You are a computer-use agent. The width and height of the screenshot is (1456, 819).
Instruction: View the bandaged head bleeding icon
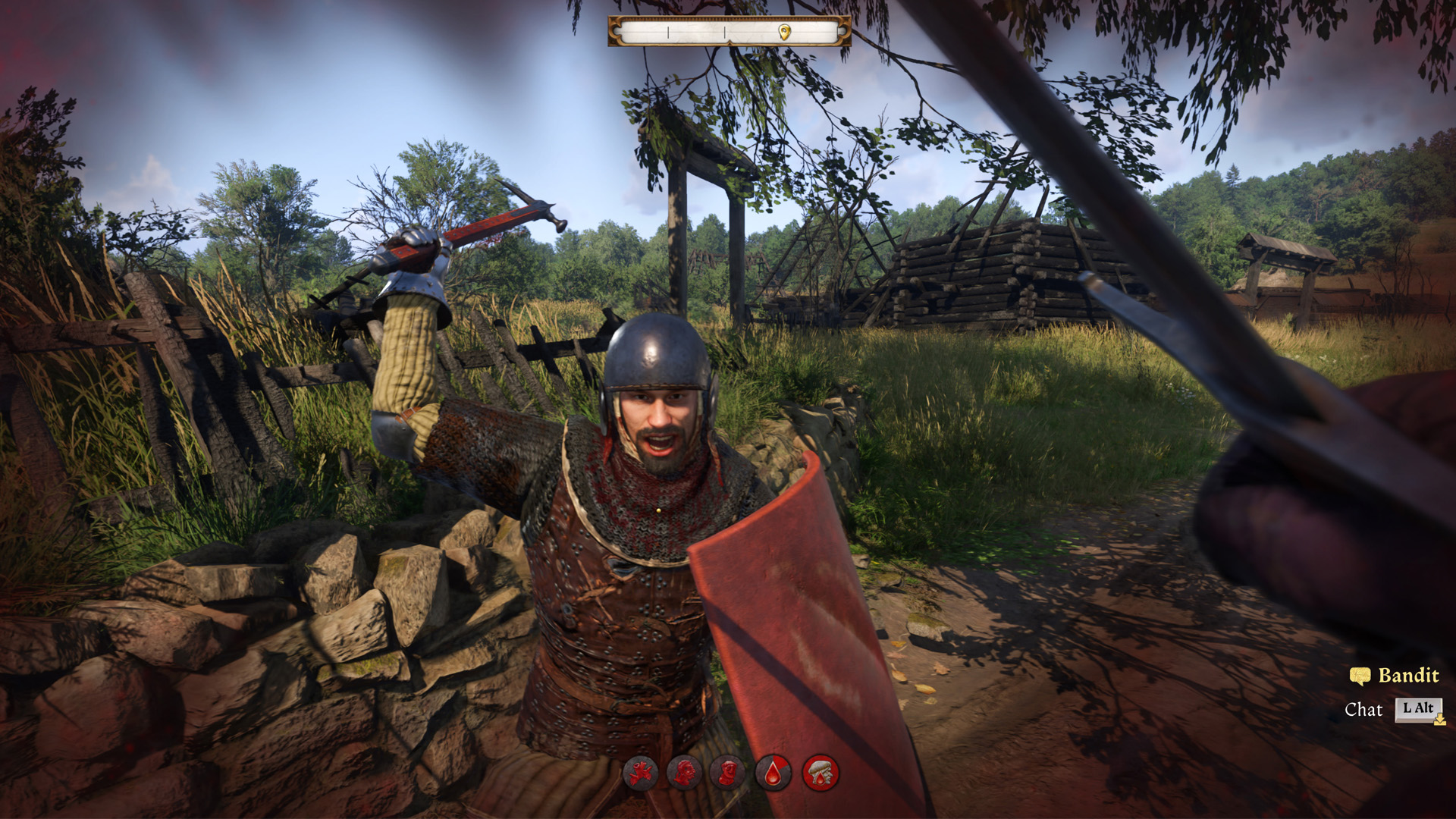coord(820,773)
